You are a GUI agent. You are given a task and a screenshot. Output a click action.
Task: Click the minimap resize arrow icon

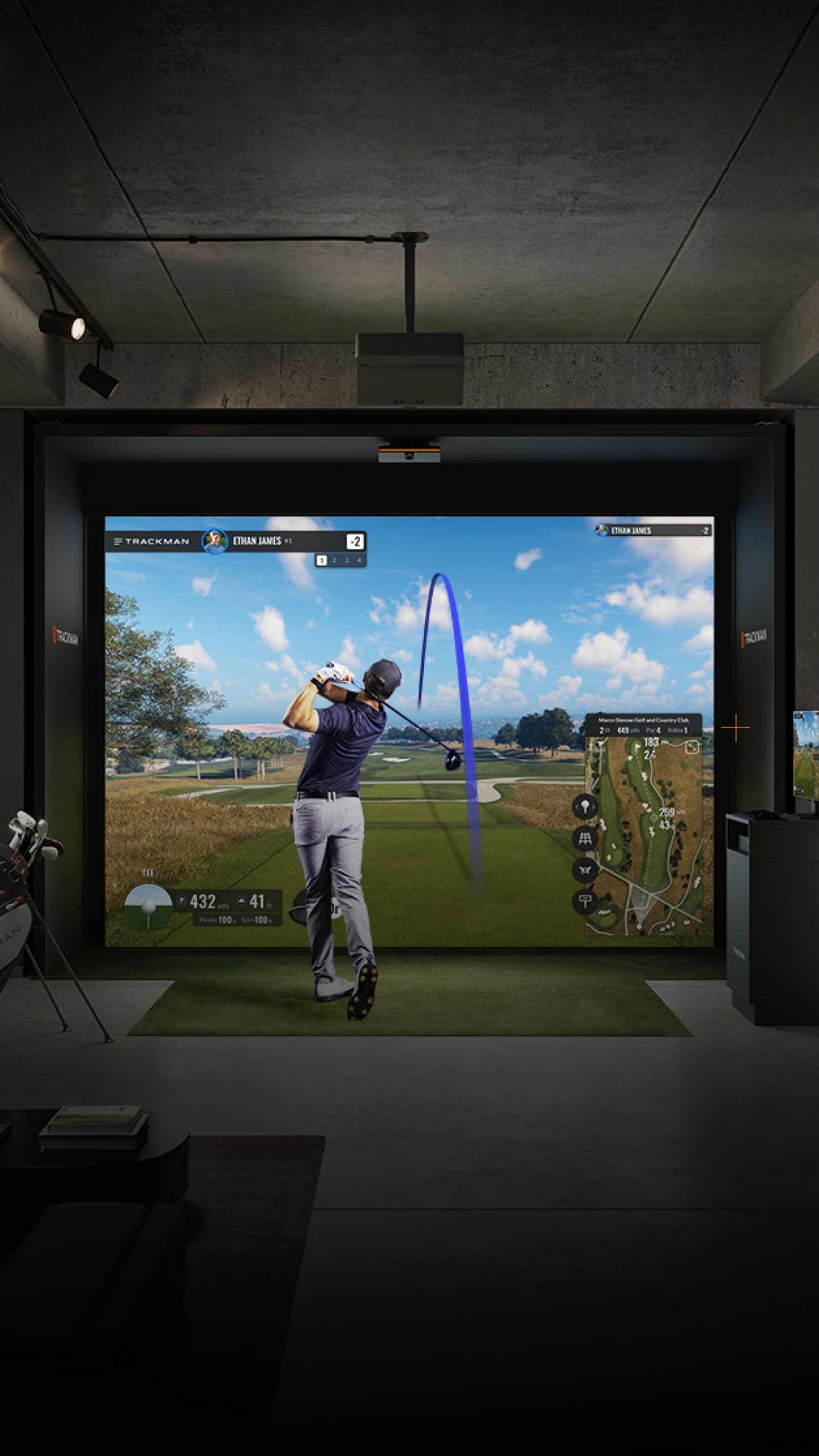coord(692,747)
